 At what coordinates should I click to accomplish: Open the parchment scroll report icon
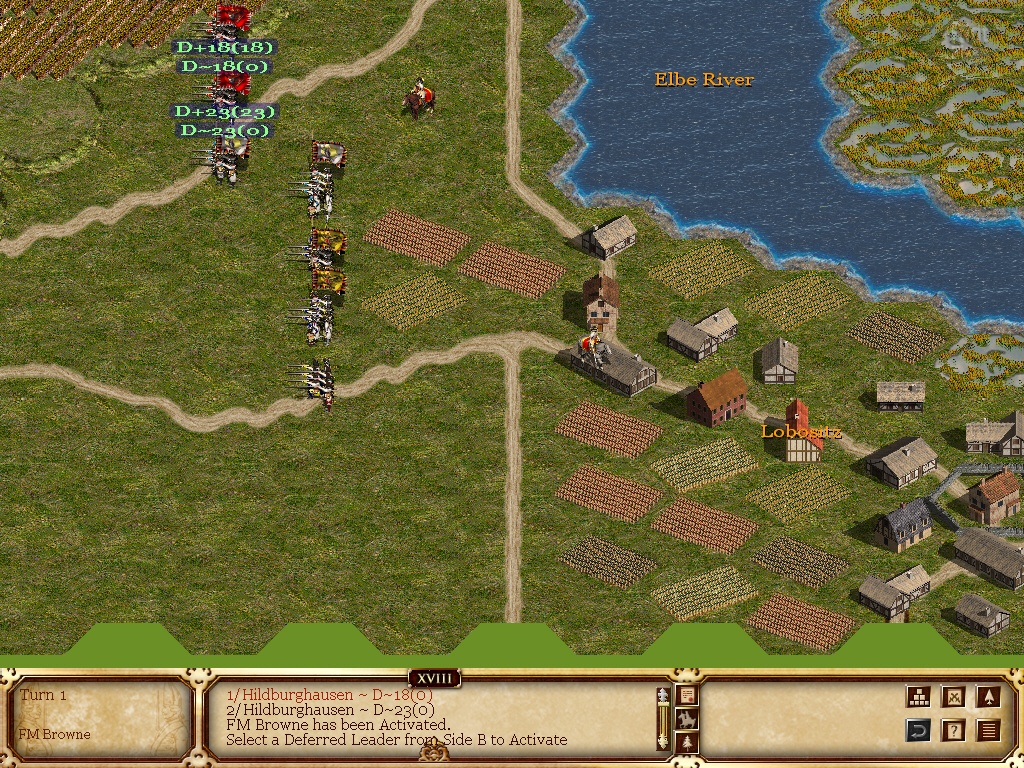pyautogui.click(x=687, y=695)
